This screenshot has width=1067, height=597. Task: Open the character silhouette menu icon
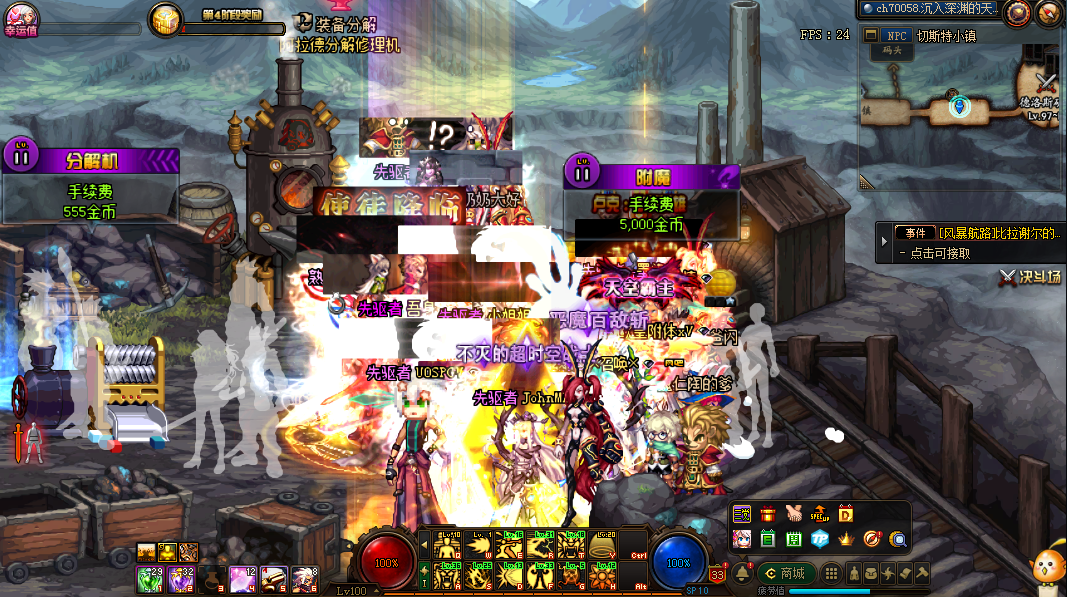pyautogui.click(x=854, y=573)
